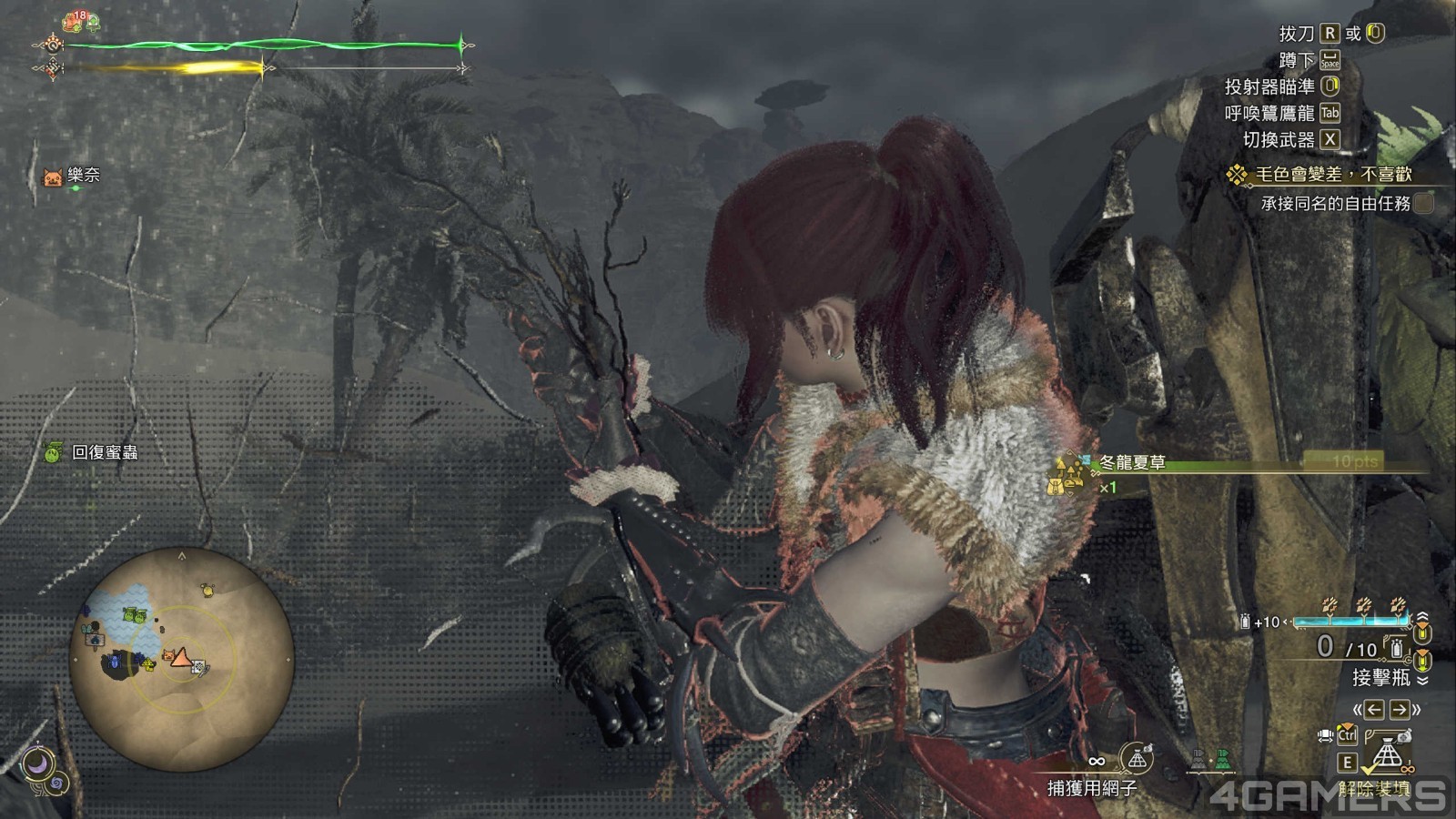Click the 解除裝填 unload option
This screenshot has width=1456, height=819.
pos(1374,788)
